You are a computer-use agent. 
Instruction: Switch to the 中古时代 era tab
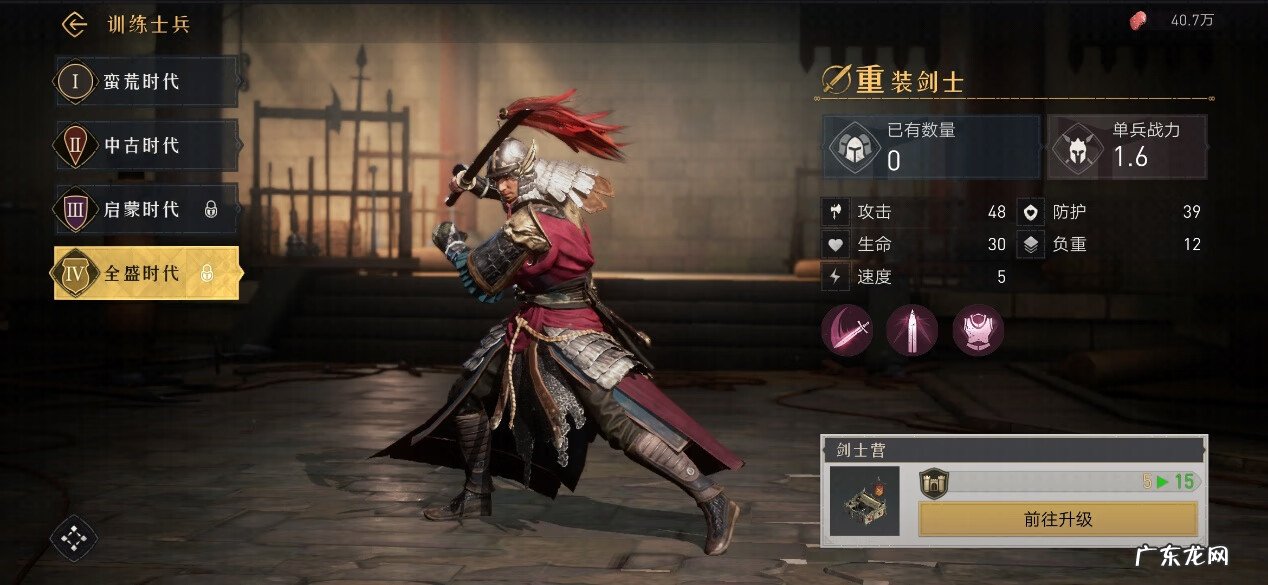click(x=146, y=146)
